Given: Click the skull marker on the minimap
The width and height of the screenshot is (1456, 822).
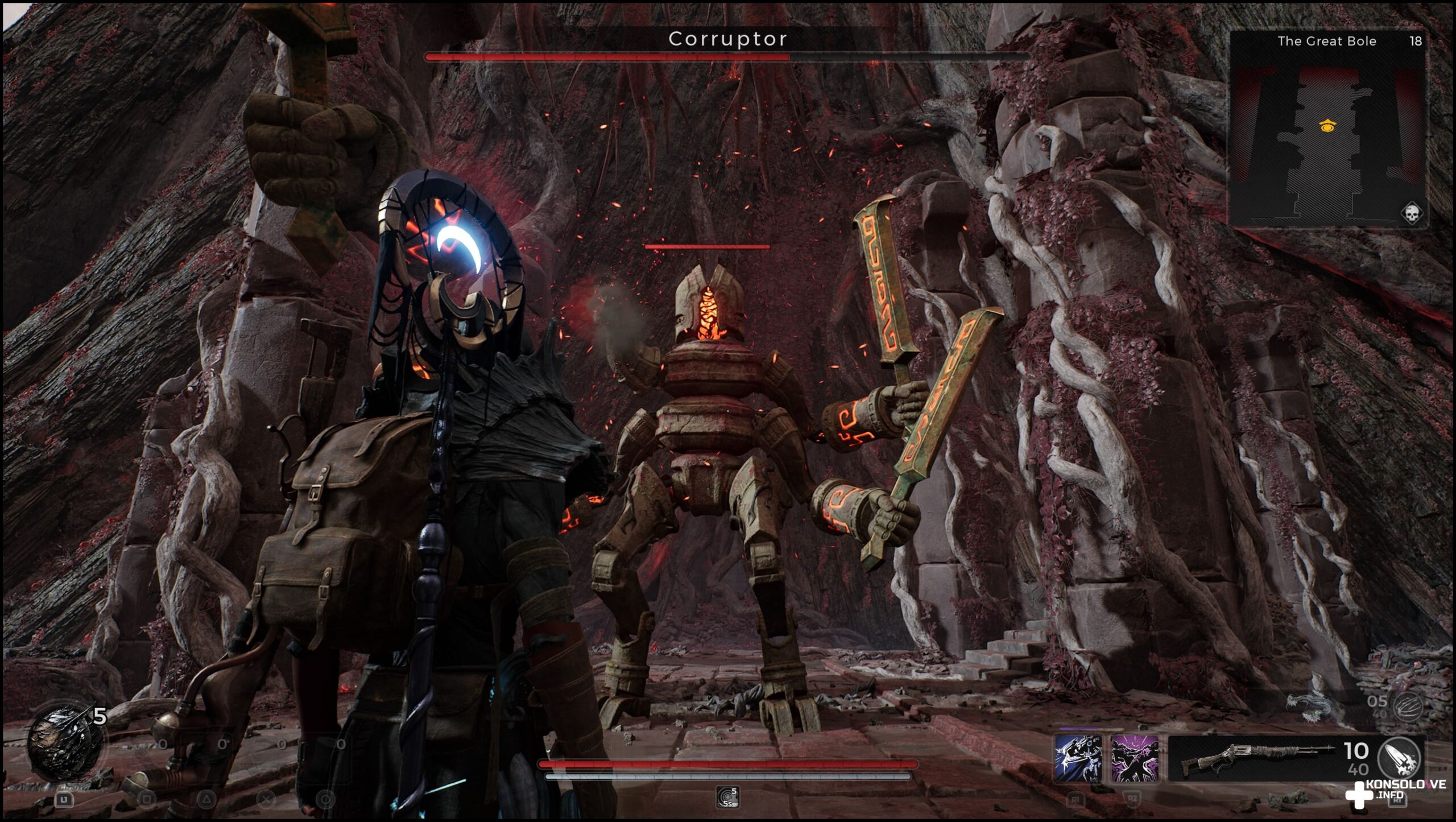Looking at the screenshot, I should pos(1412,214).
